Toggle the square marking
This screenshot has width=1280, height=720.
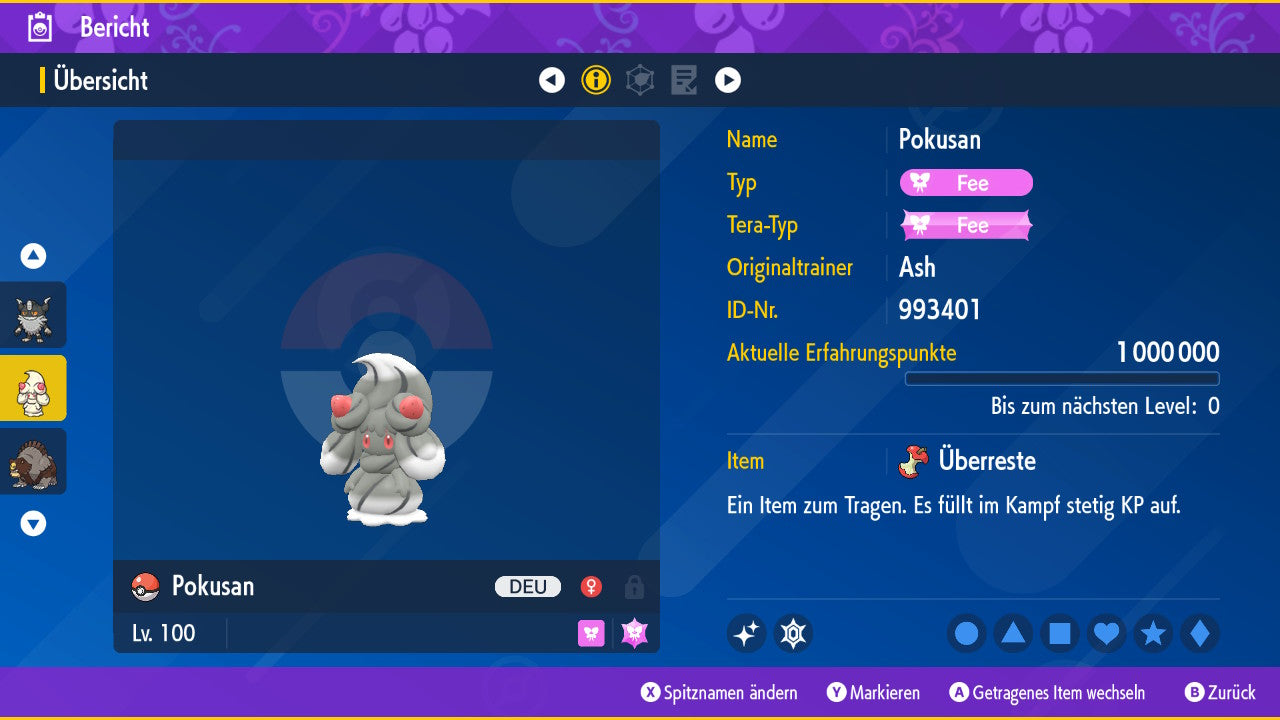point(1060,633)
